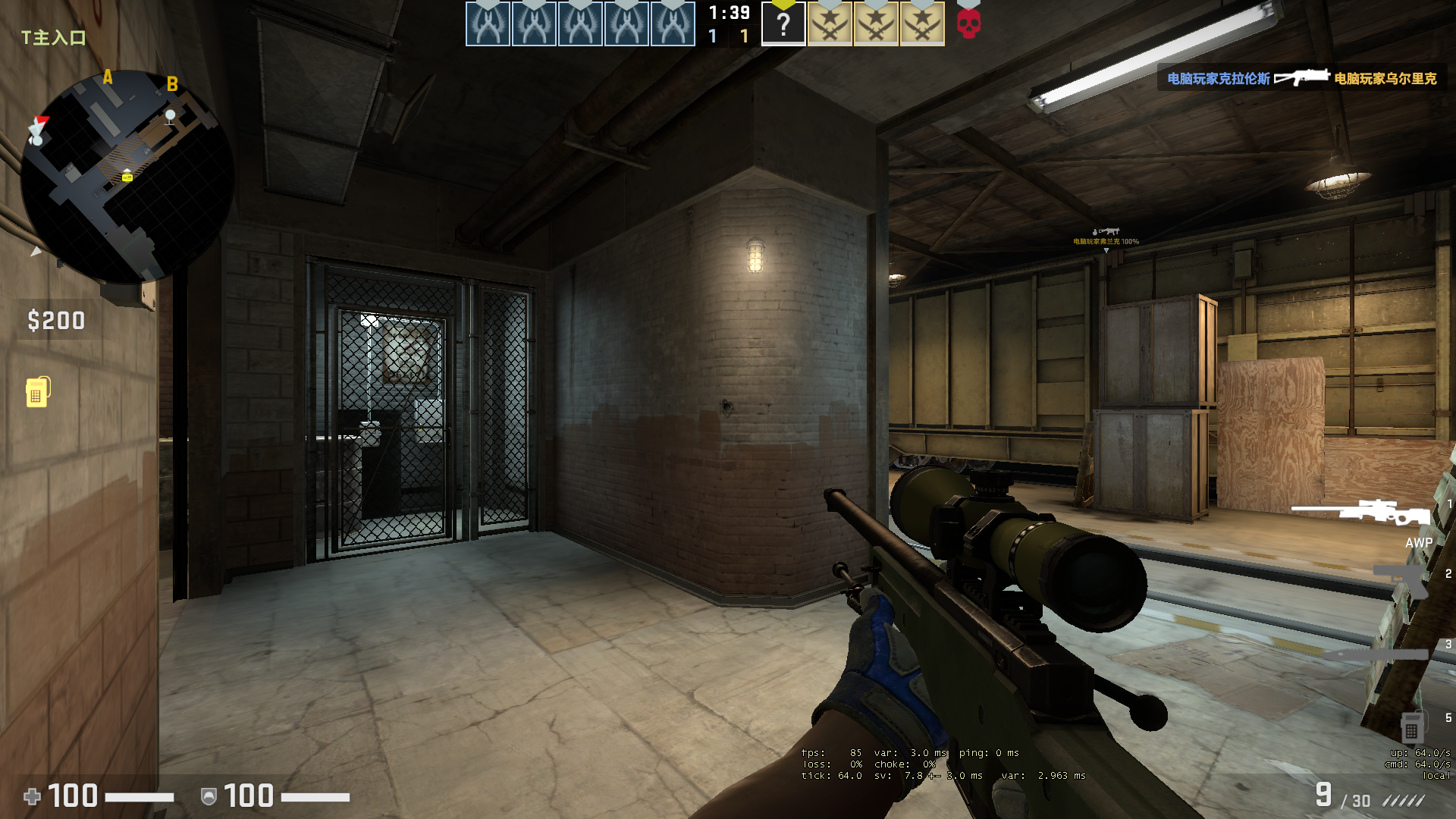Viewport: 1456px width, 819px height.
Task: Select bombsite B marker on the radar
Action: [x=173, y=84]
